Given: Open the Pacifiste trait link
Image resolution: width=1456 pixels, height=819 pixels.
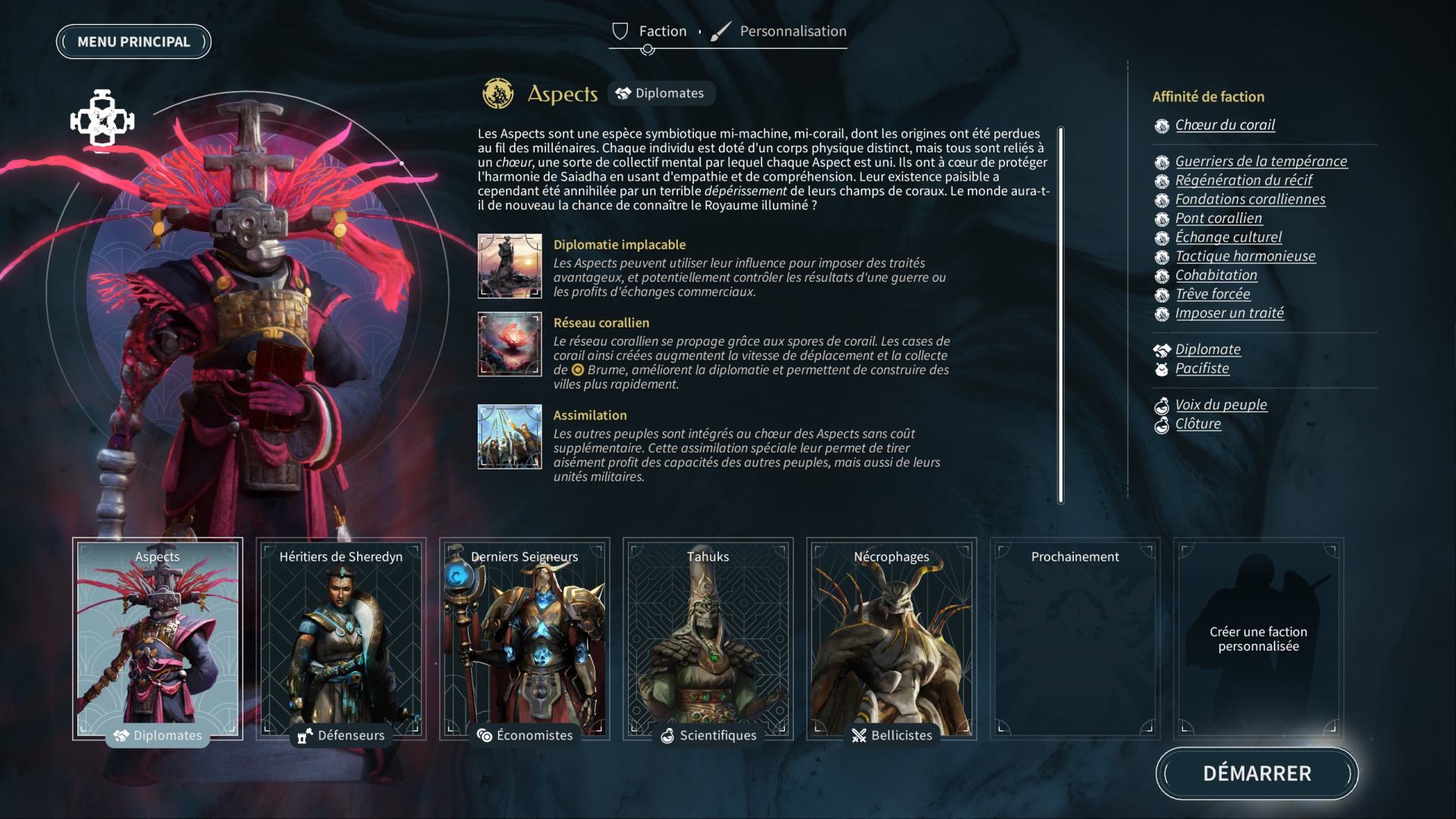Looking at the screenshot, I should pyautogui.click(x=1202, y=369).
